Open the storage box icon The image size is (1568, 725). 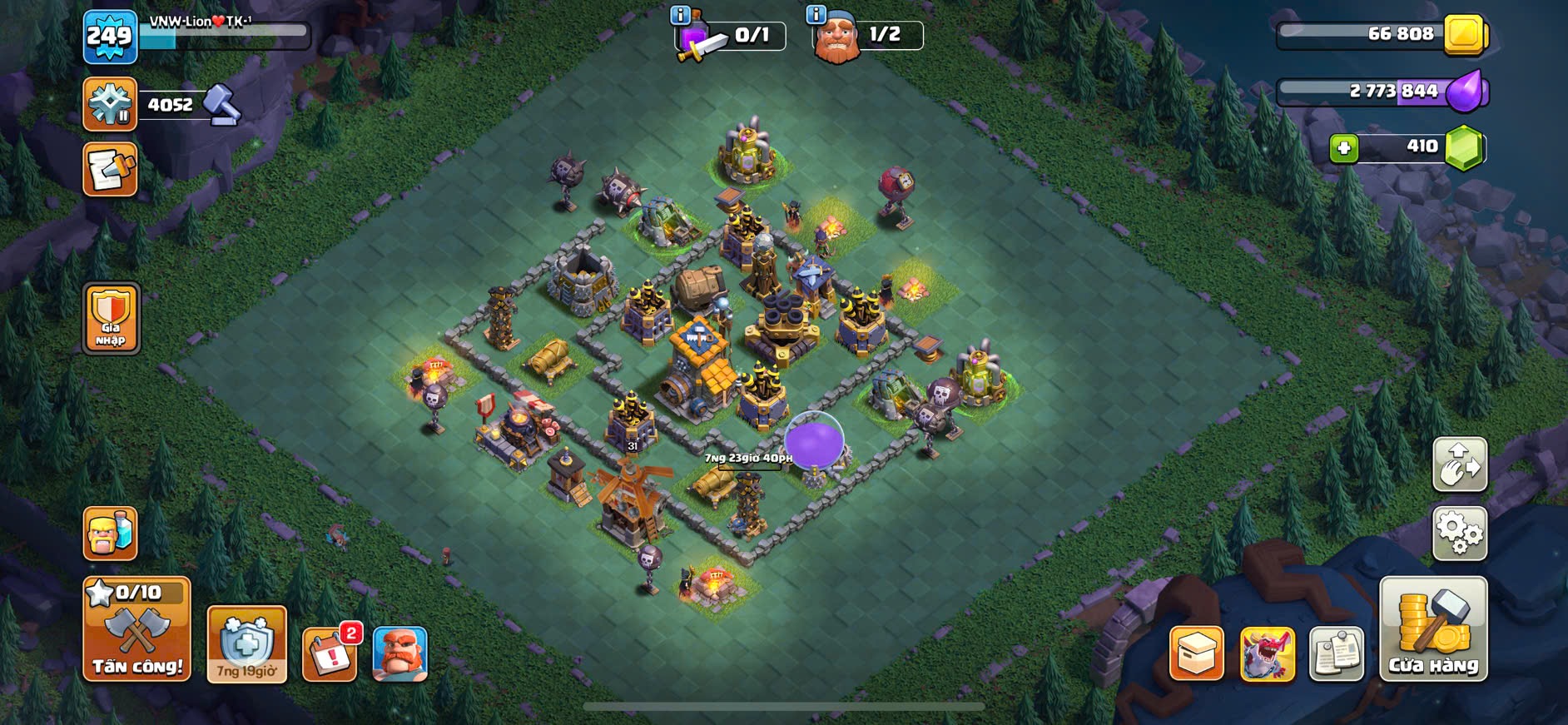tap(1197, 654)
